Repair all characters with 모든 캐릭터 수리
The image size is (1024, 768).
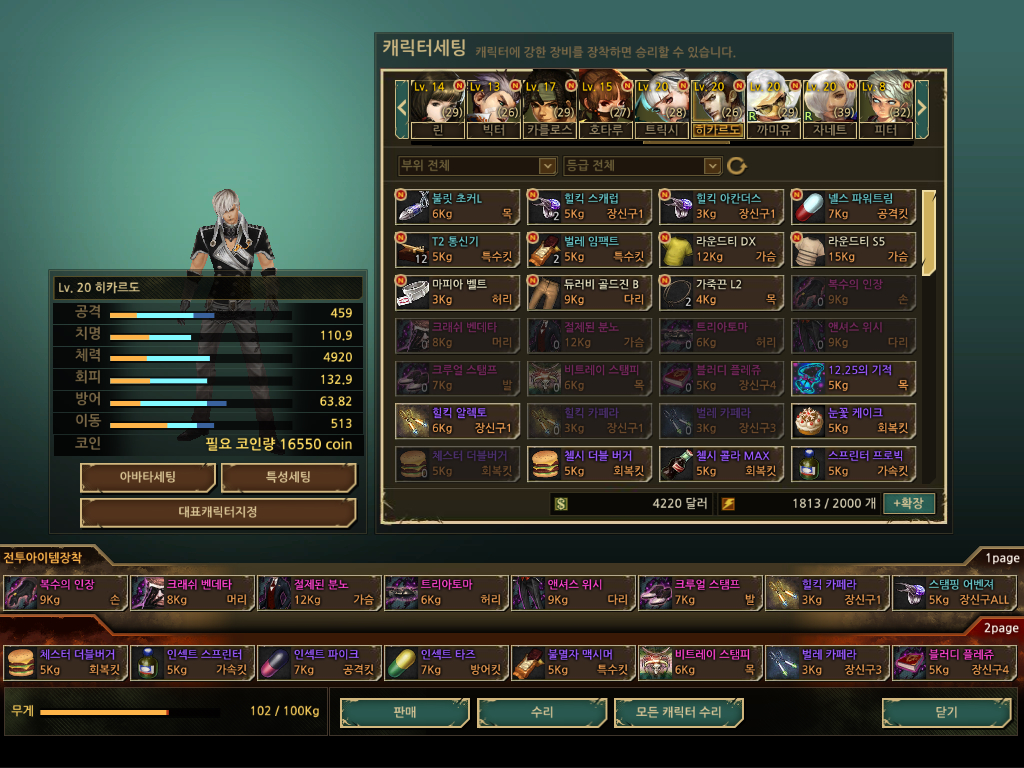click(679, 712)
